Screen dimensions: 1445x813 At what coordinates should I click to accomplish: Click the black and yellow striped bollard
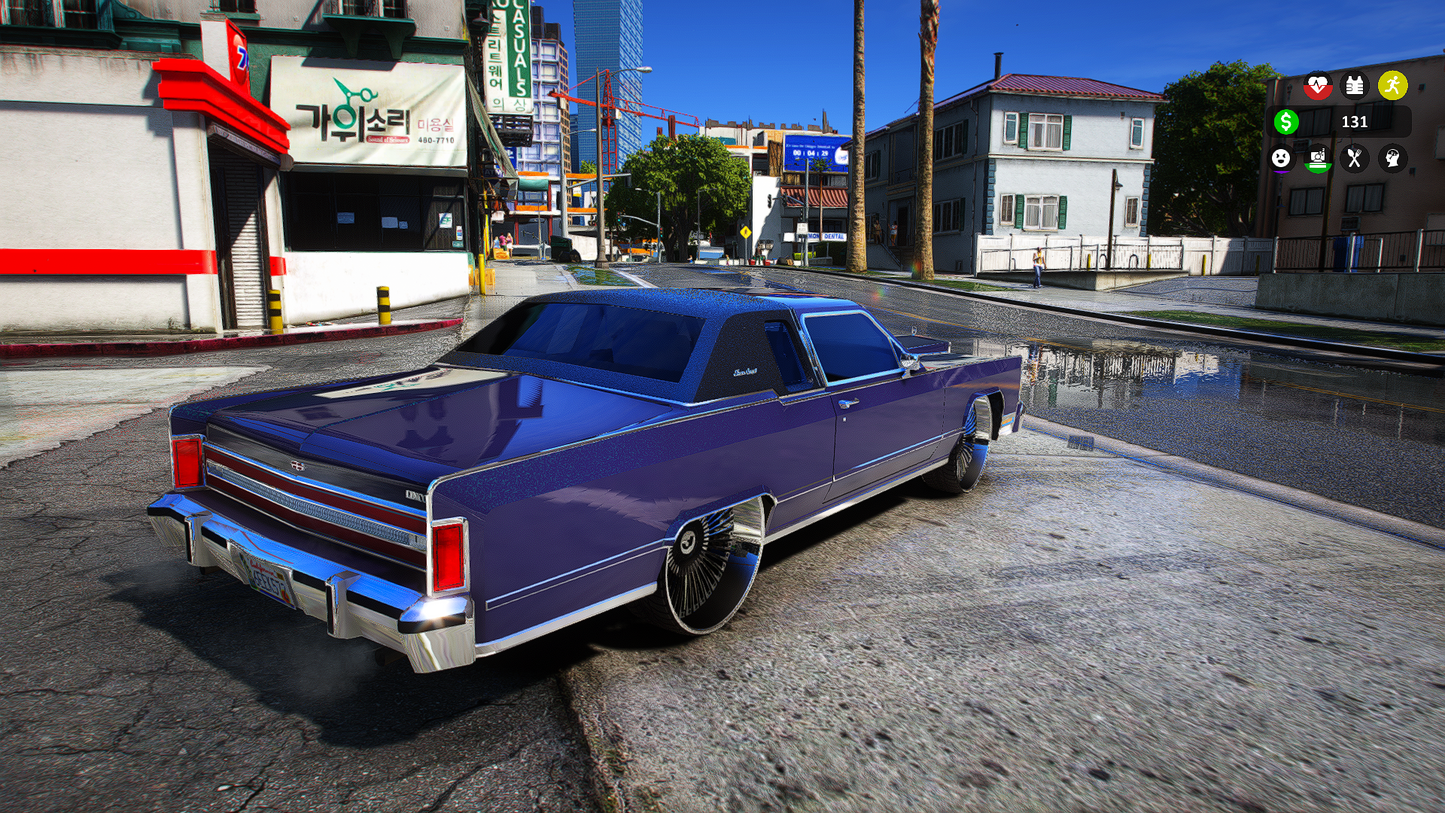pos(385,300)
